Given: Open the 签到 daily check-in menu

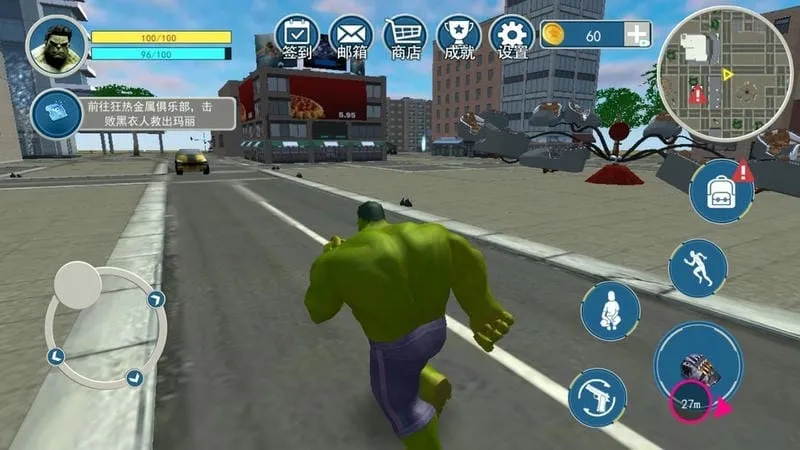Looking at the screenshot, I should point(296,36).
